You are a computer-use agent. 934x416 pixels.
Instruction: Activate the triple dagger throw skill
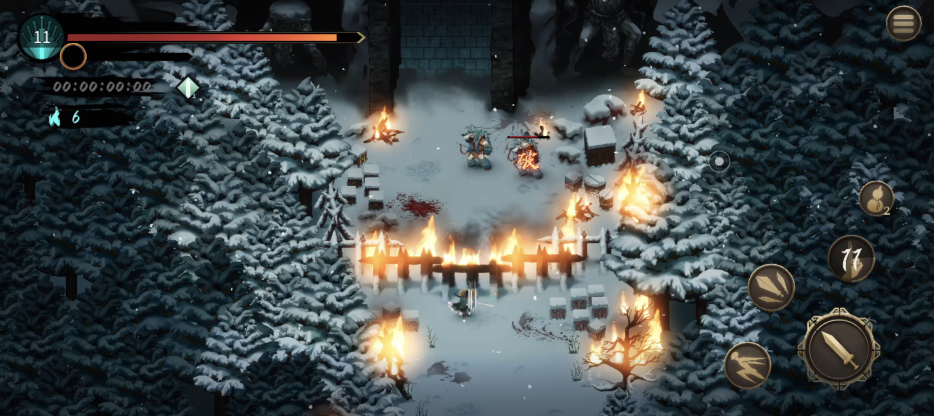click(771, 288)
